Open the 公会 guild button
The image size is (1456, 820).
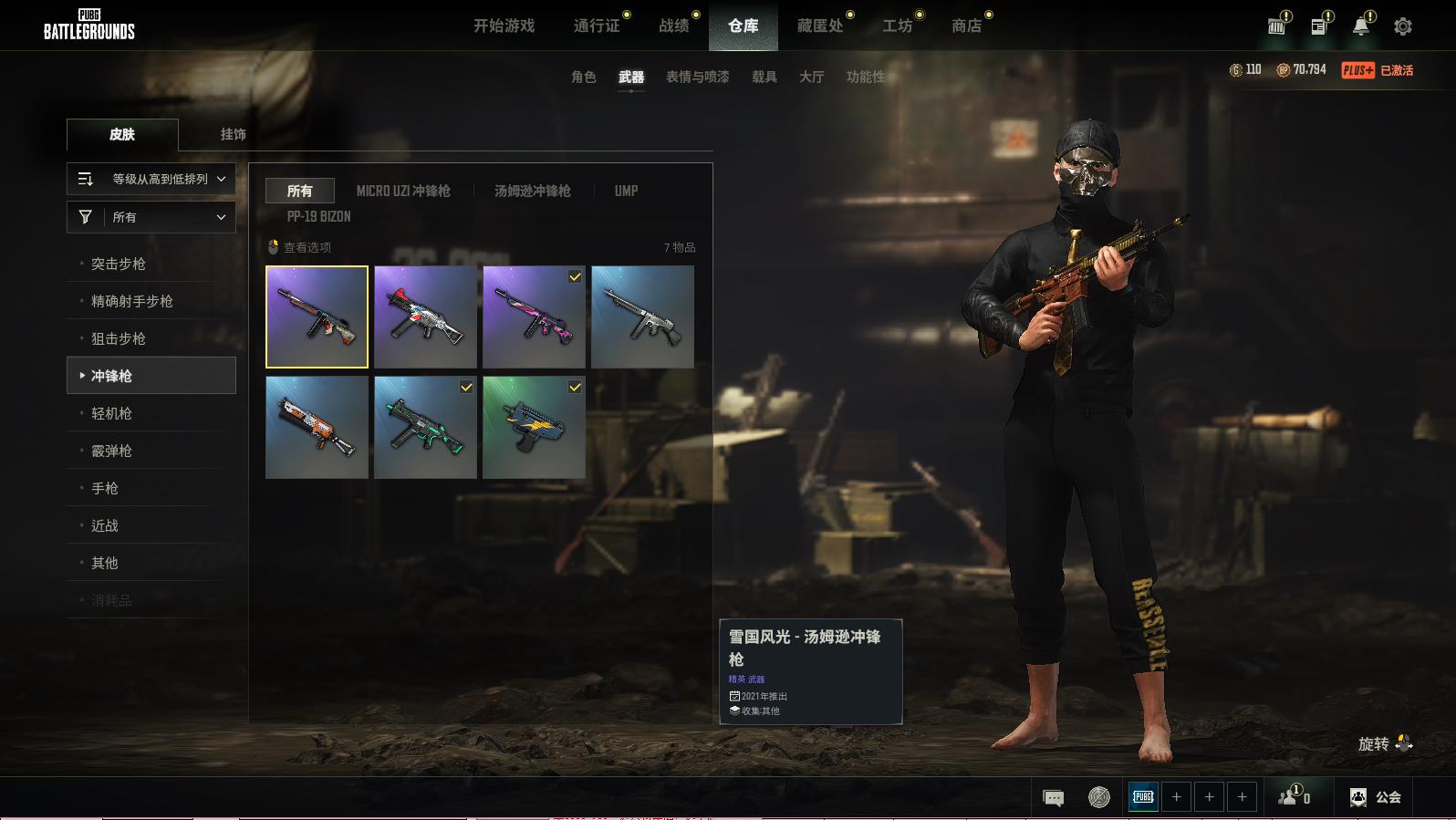click(x=1375, y=797)
